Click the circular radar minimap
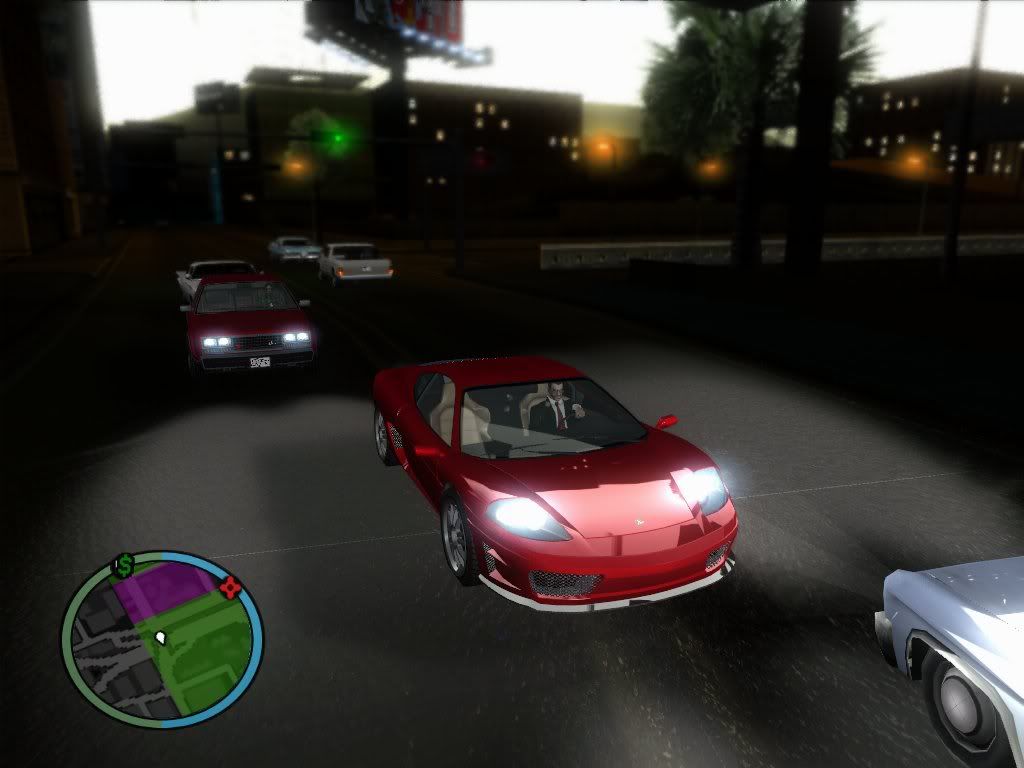The image size is (1024, 768). pos(162,640)
